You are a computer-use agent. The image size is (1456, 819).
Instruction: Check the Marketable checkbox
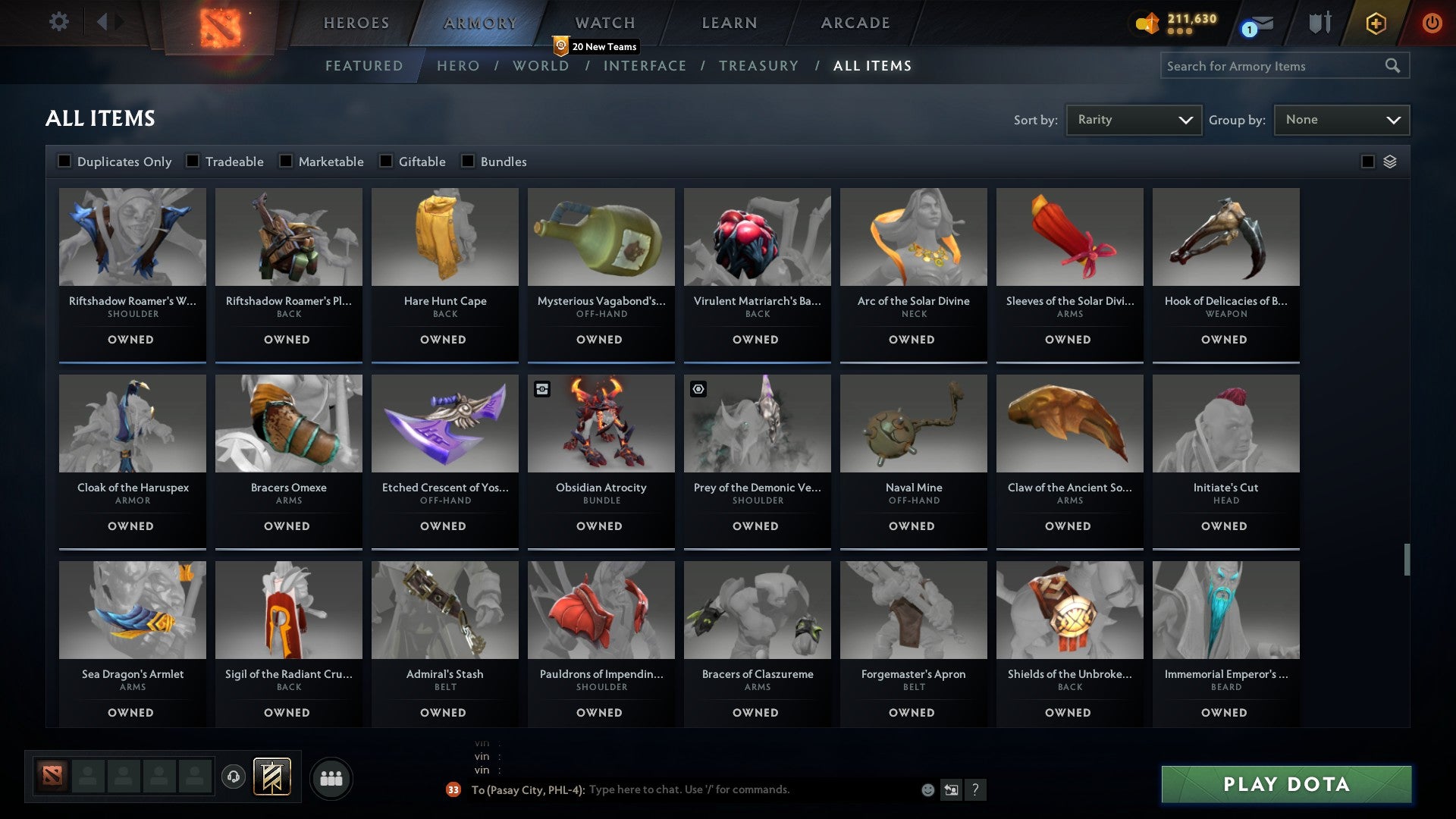point(285,161)
